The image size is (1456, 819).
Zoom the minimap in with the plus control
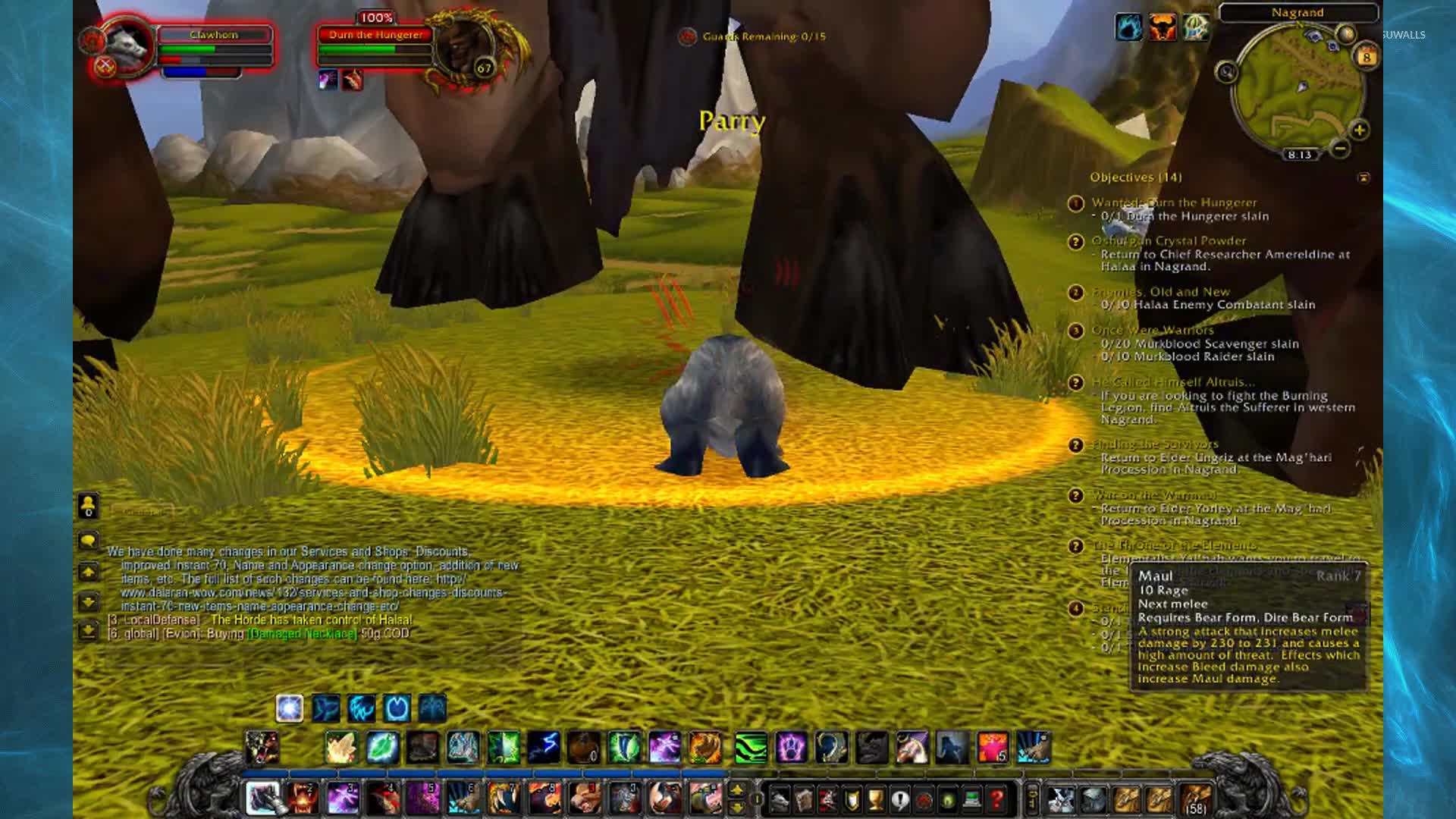(1360, 130)
